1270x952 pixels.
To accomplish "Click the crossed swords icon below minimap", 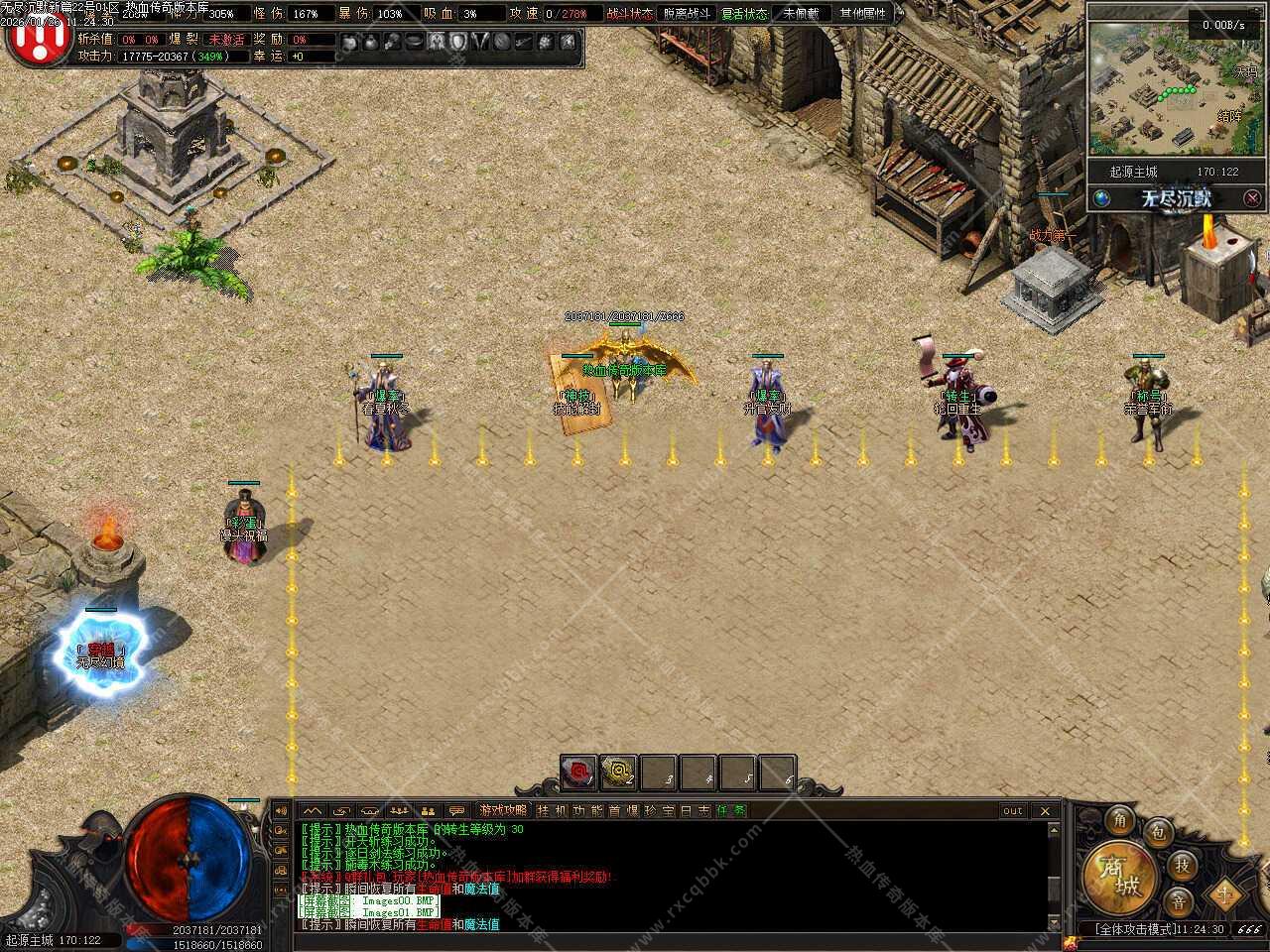I will 1252,198.
